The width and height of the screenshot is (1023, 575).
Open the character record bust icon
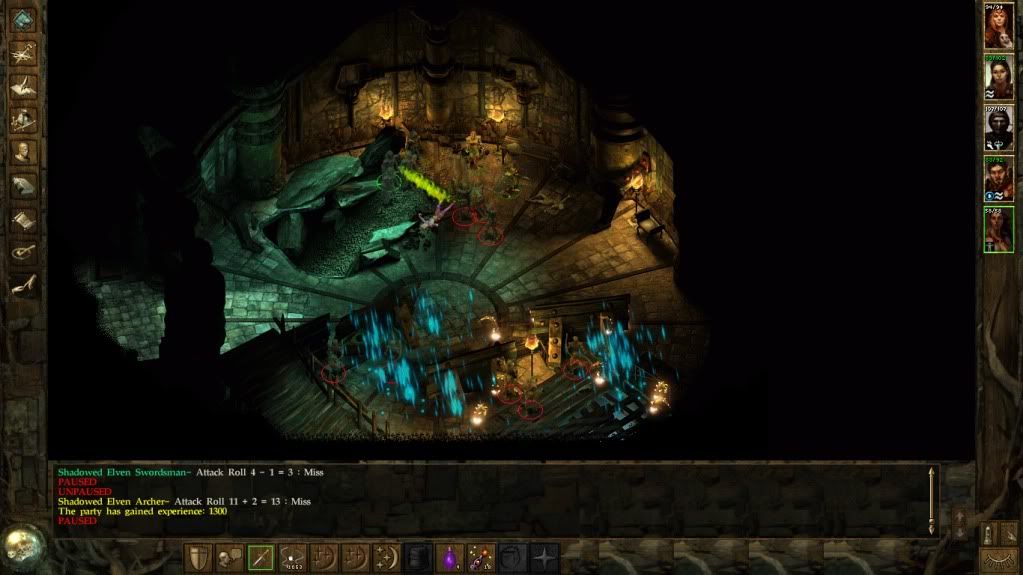23,152
